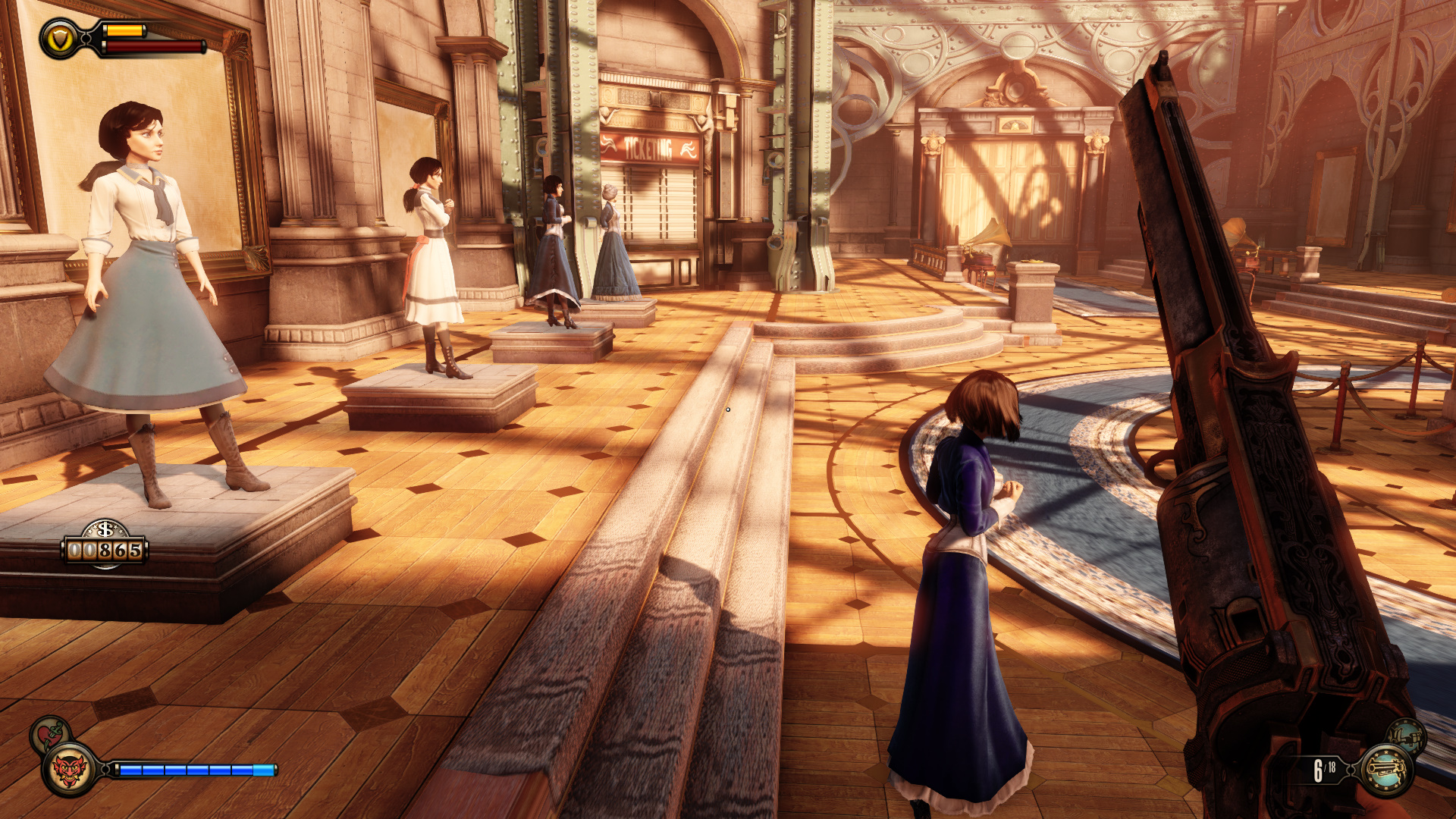Click the yellow shield emblem icon
Screen dimensions: 1456x819
(60, 39)
